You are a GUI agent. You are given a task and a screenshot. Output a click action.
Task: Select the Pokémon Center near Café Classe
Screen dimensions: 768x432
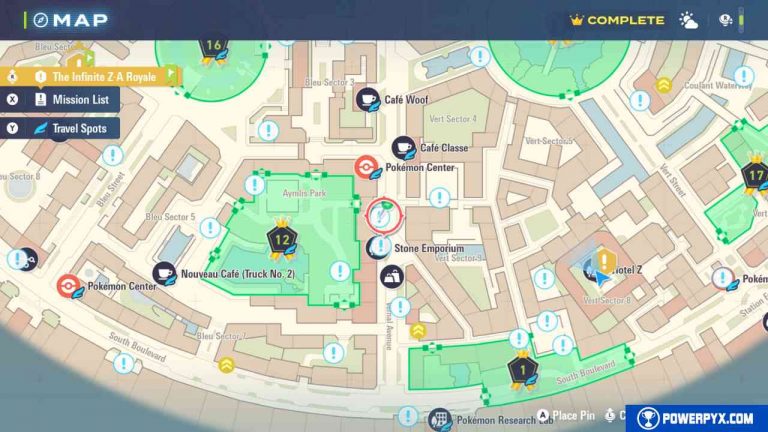tap(368, 168)
